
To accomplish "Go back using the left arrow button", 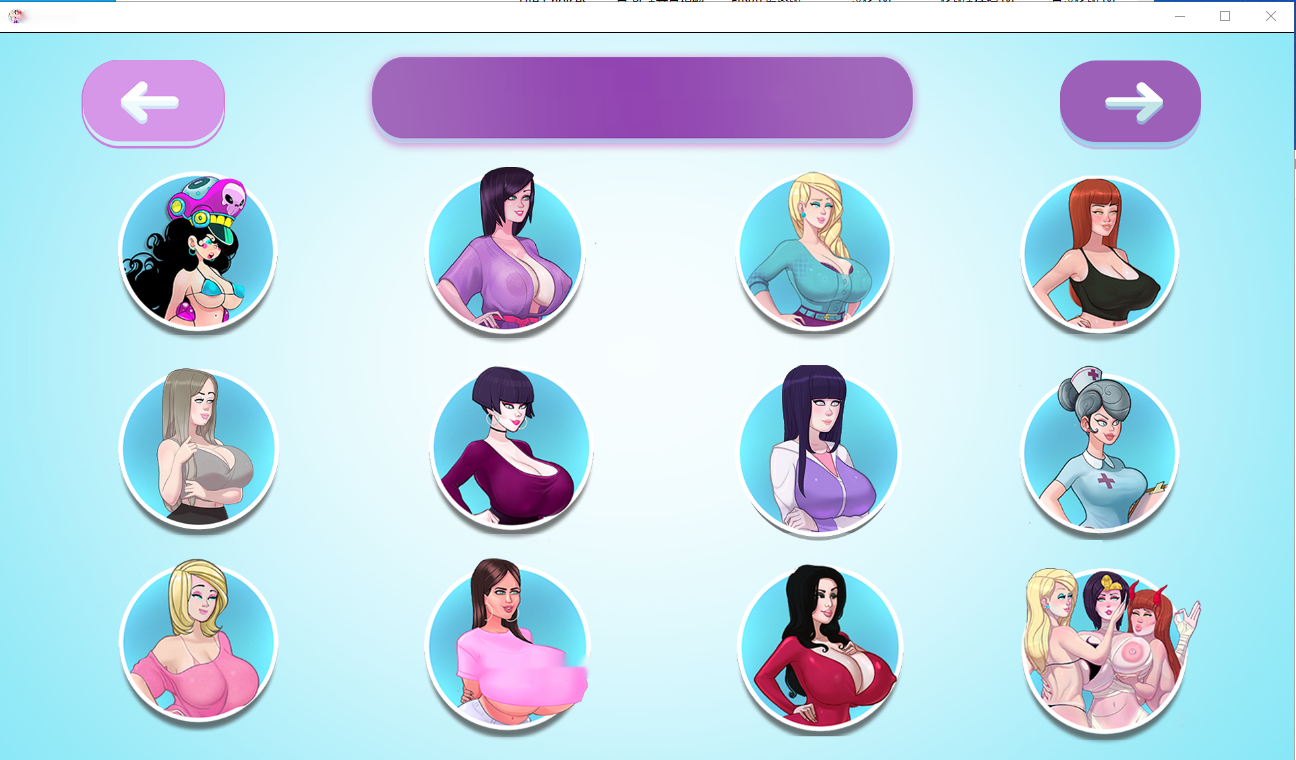I will point(152,100).
